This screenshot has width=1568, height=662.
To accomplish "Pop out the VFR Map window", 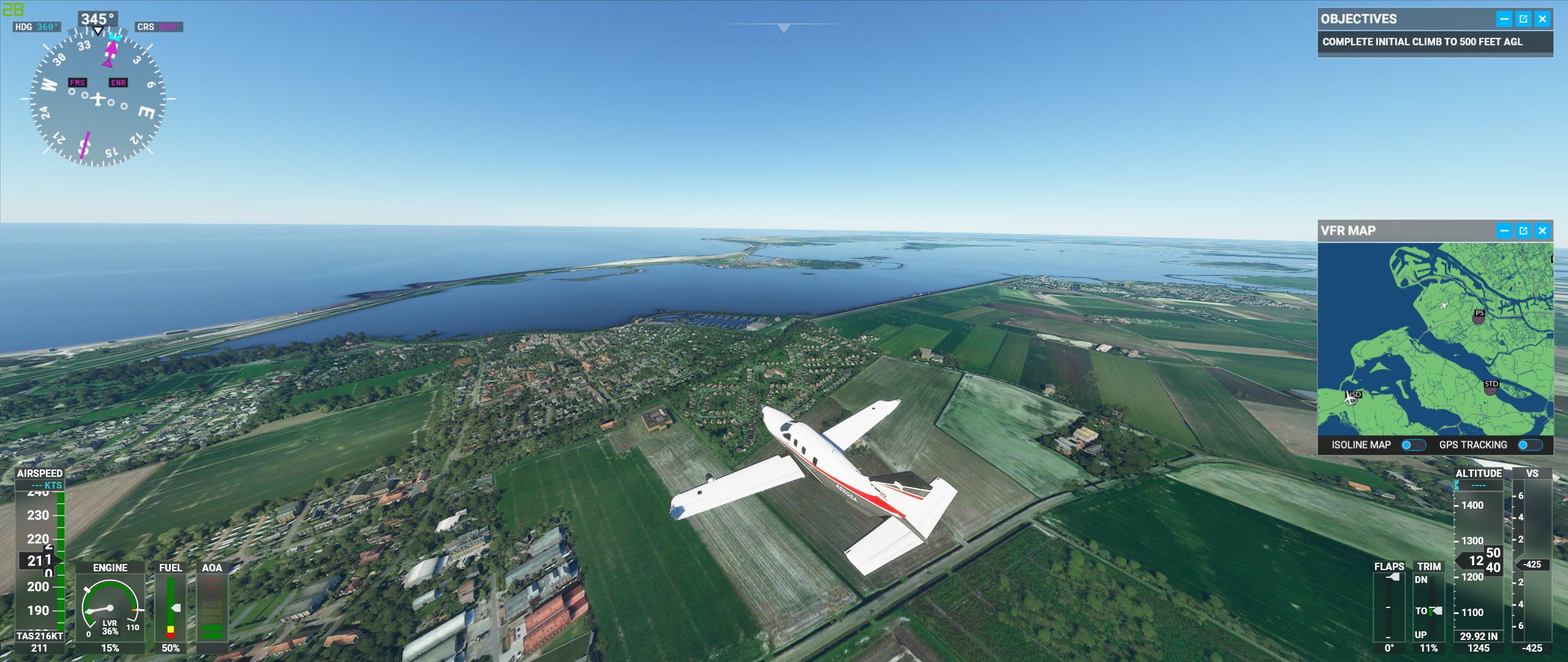I will pyautogui.click(x=1523, y=231).
